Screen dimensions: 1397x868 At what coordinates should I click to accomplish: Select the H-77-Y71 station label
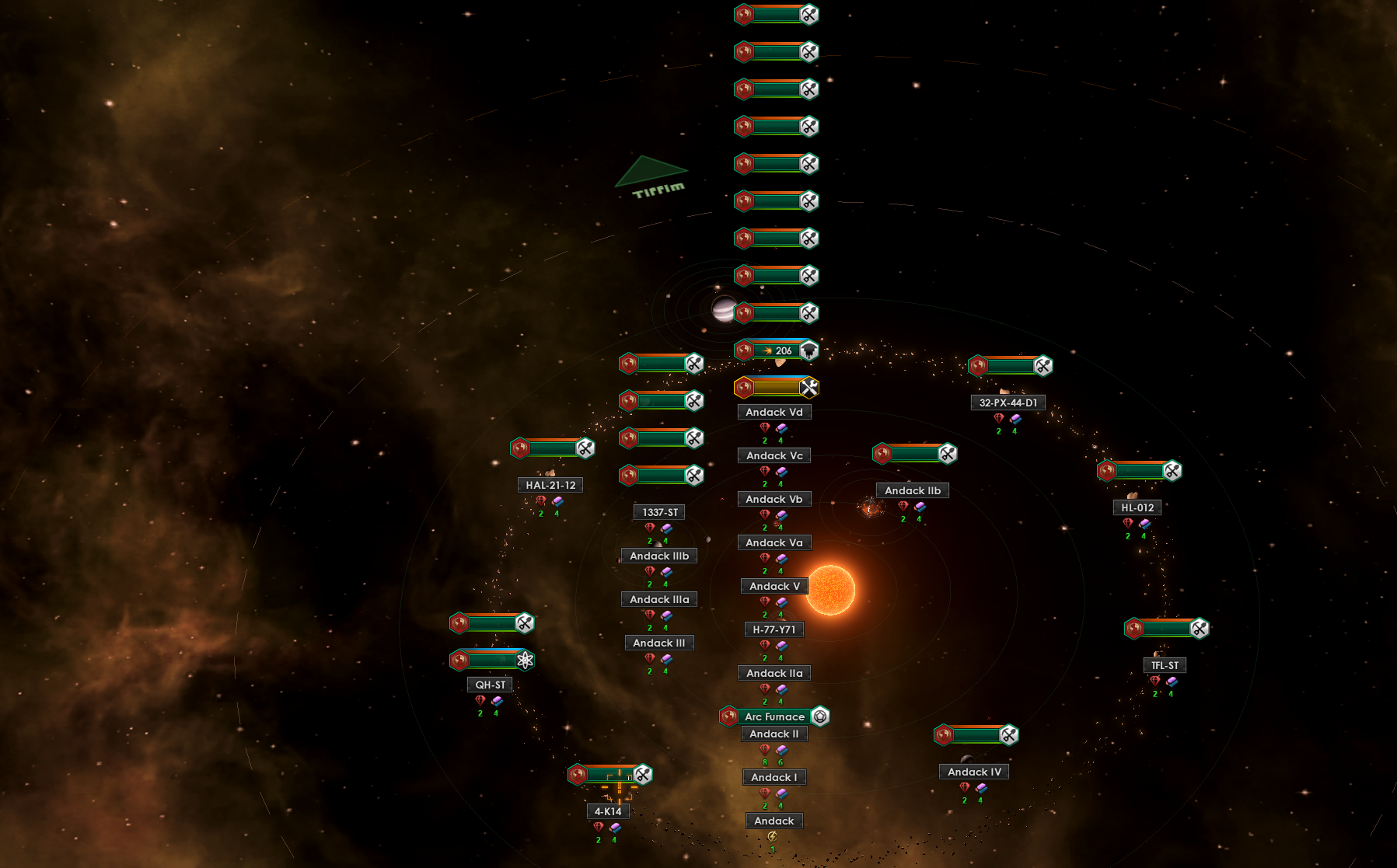(774, 629)
